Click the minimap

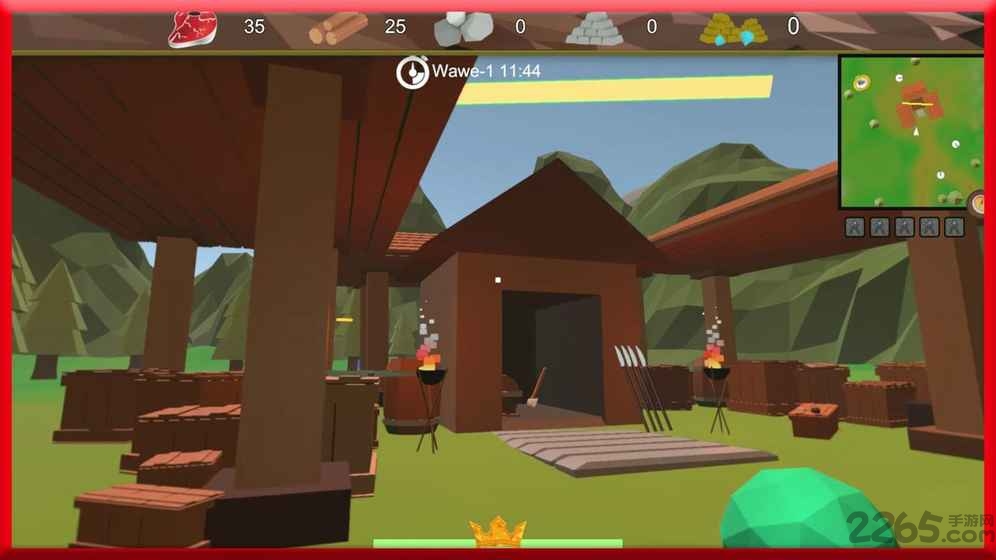[911, 131]
